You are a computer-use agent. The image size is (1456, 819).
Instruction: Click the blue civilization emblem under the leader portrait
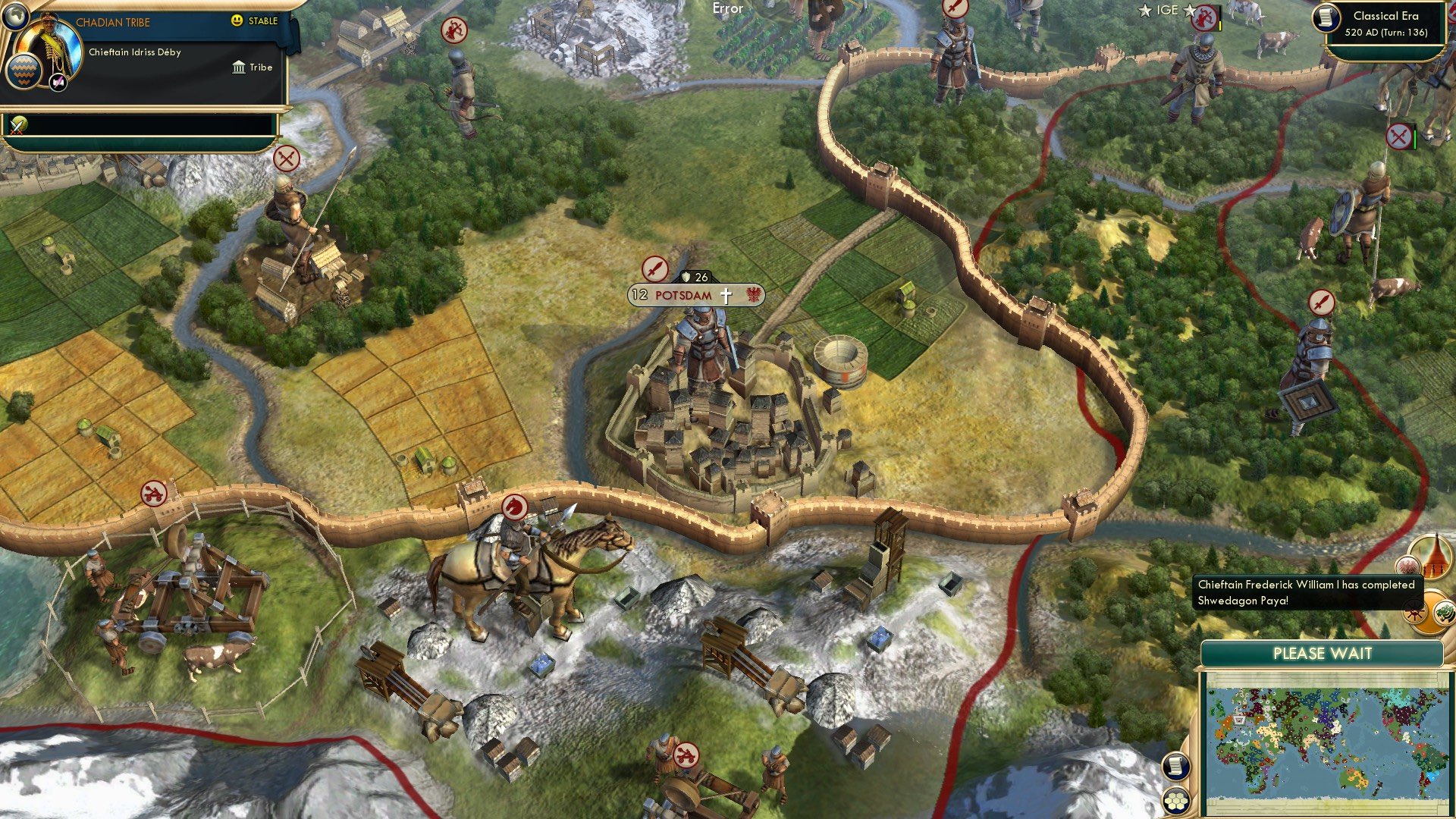pyautogui.click(x=22, y=73)
